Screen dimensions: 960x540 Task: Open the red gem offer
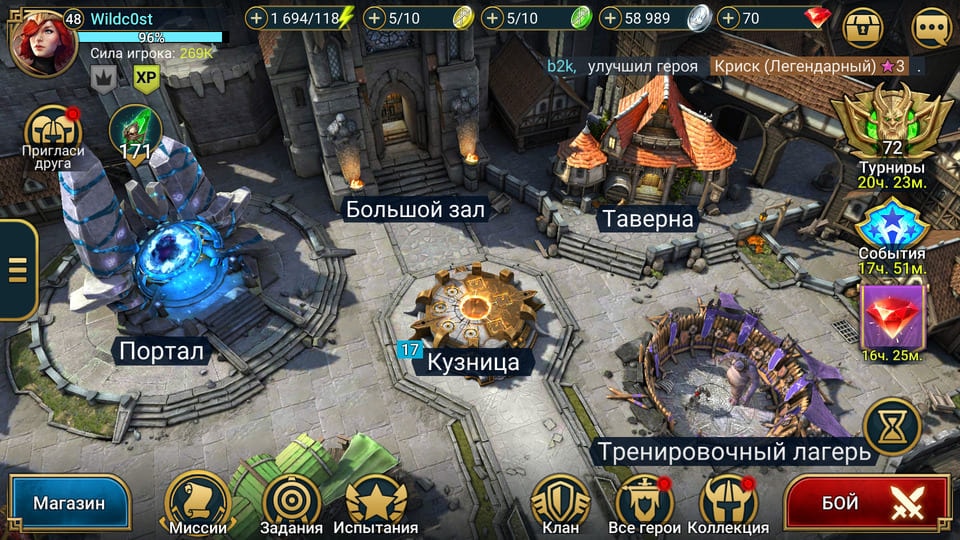(x=892, y=320)
